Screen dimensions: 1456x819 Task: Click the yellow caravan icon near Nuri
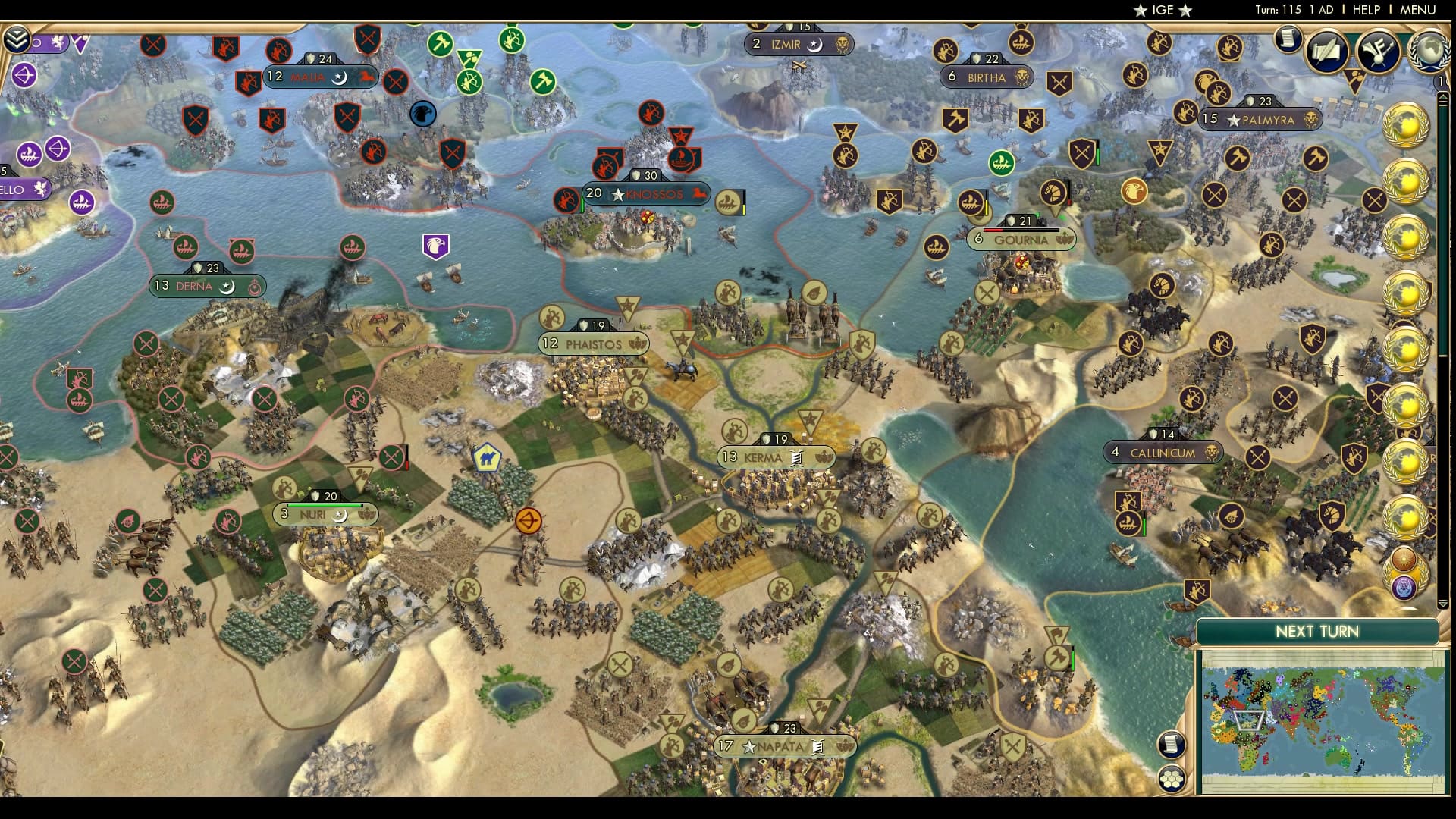[x=488, y=457]
